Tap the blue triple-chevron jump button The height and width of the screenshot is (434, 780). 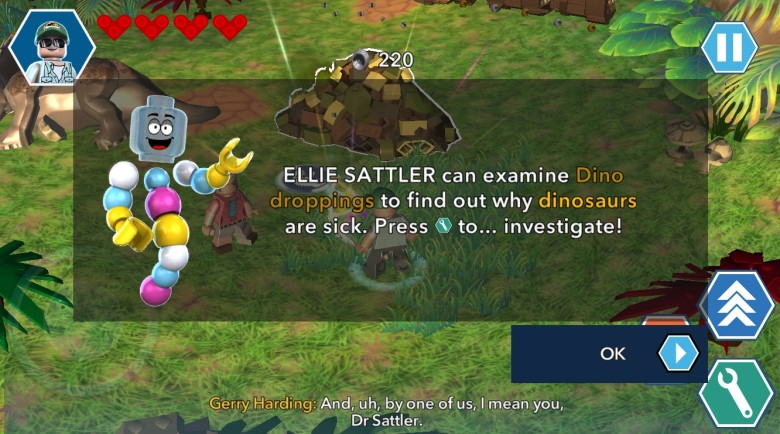point(738,304)
